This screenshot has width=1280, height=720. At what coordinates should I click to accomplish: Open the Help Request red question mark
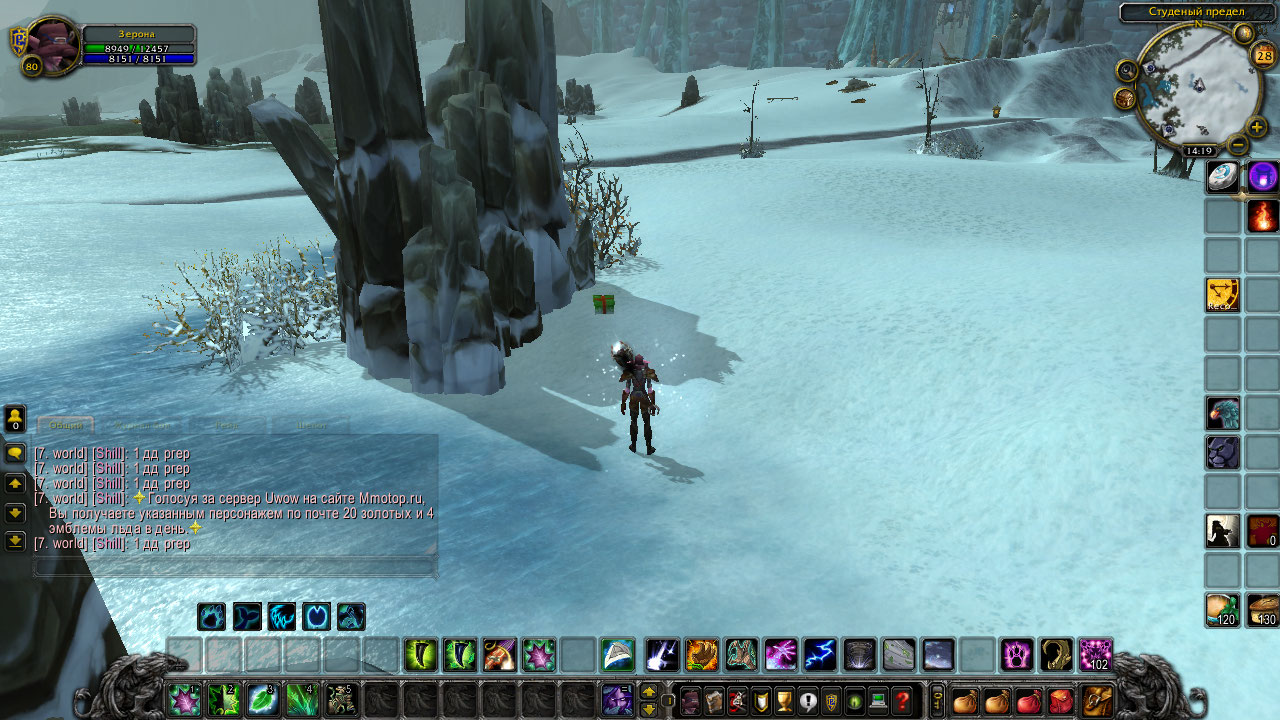pos(903,700)
